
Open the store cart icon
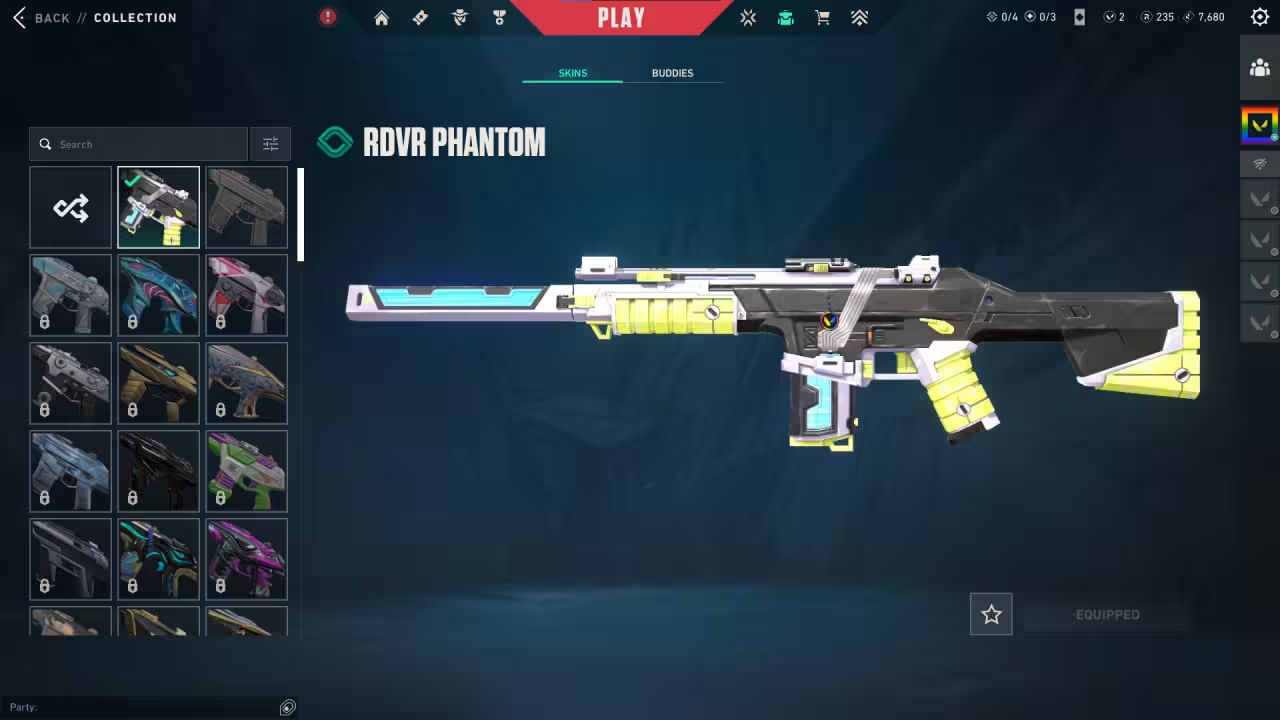822,18
